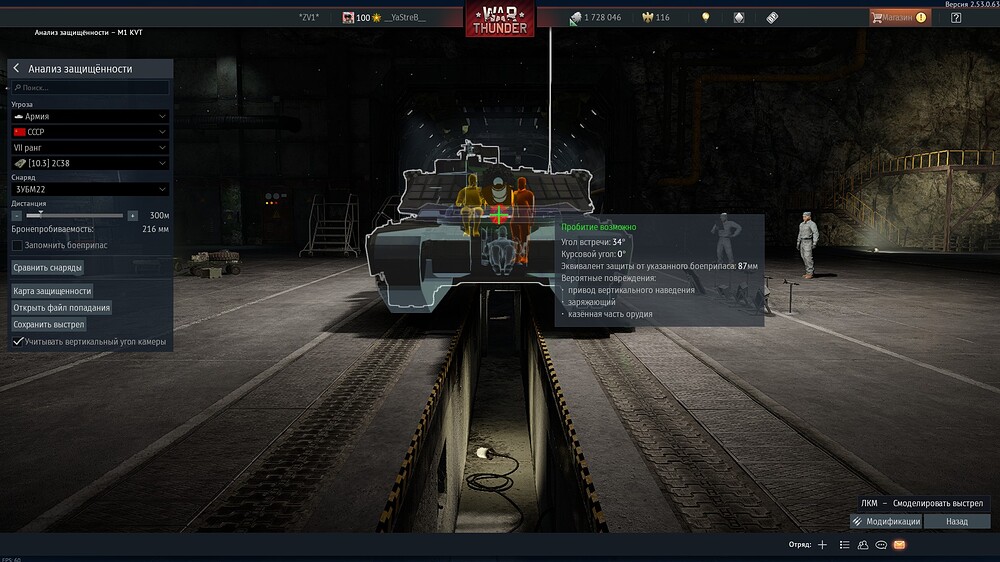Open the orange mail envelope icon
The height and width of the screenshot is (562, 1000).
point(899,545)
